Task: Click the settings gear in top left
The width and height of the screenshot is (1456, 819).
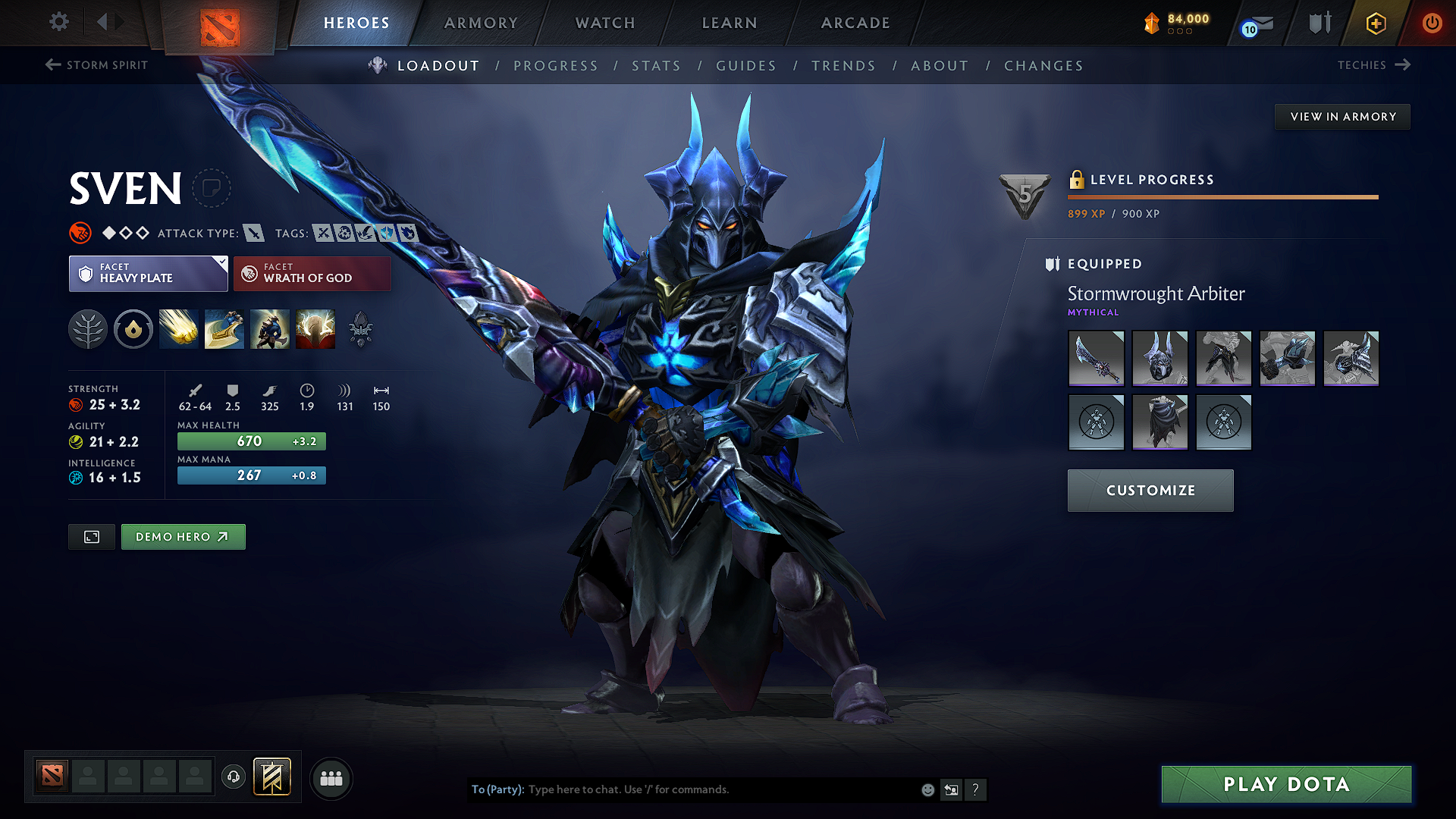Action: 58,22
